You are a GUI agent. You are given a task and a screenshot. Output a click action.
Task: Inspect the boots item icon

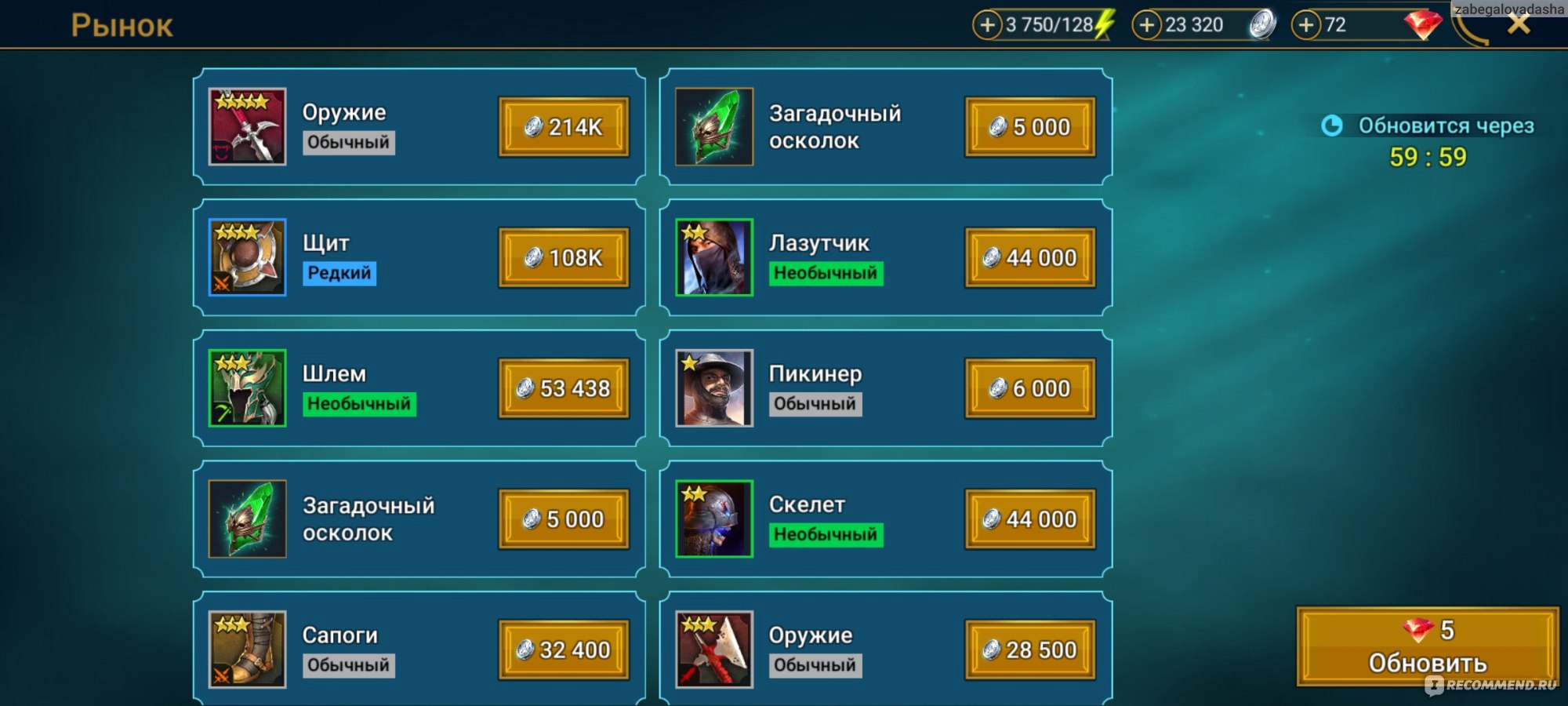point(247,650)
